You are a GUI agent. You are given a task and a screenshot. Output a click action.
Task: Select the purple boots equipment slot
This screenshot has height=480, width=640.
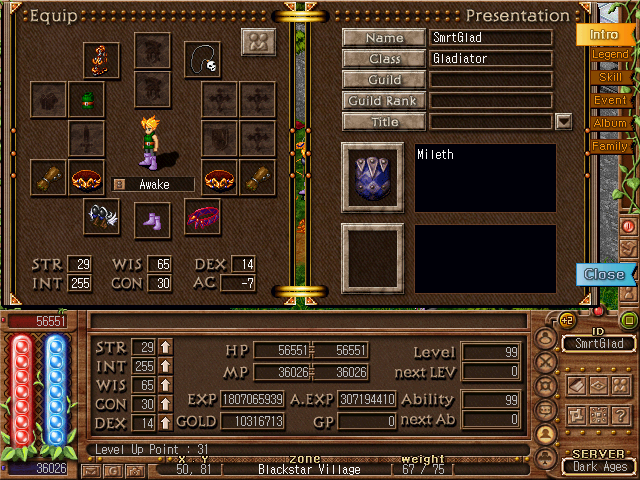pos(152,218)
